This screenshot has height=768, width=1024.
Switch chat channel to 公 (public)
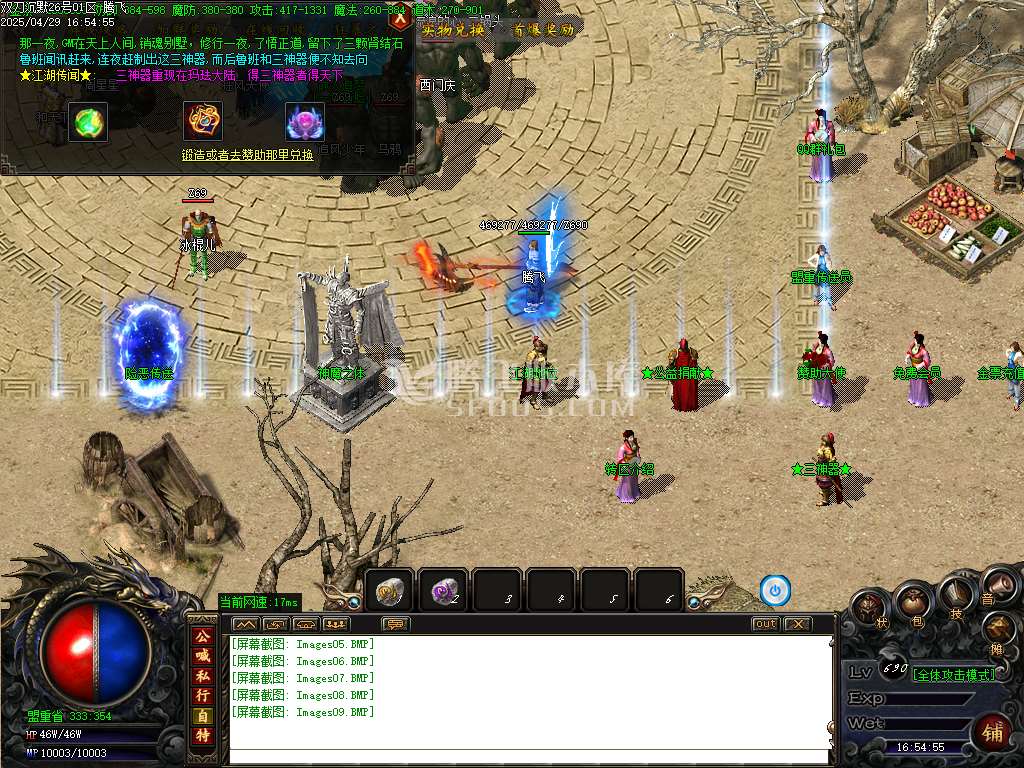click(203, 634)
